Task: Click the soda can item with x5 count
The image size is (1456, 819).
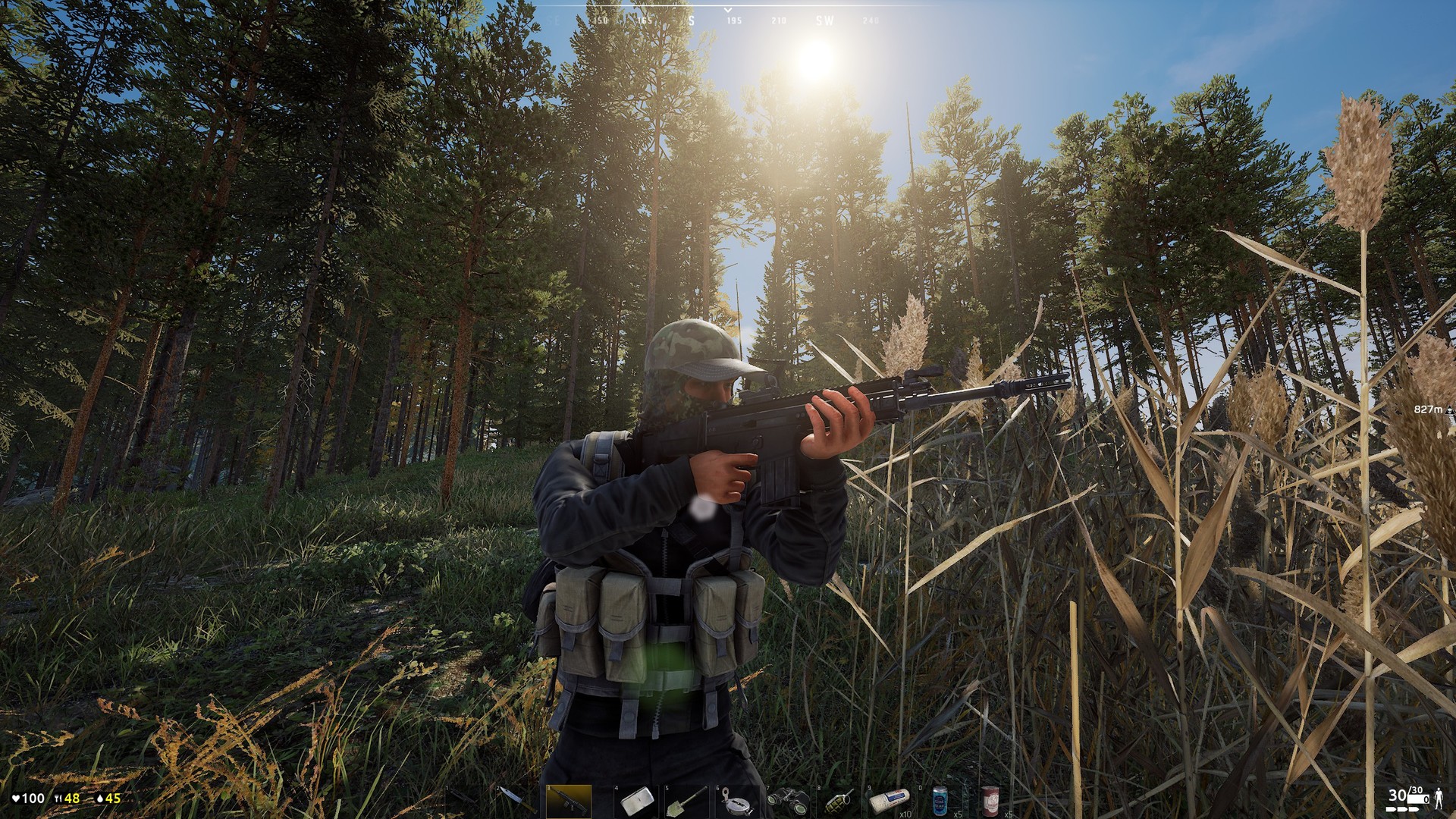Action: pyautogui.click(x=940, y=802)
